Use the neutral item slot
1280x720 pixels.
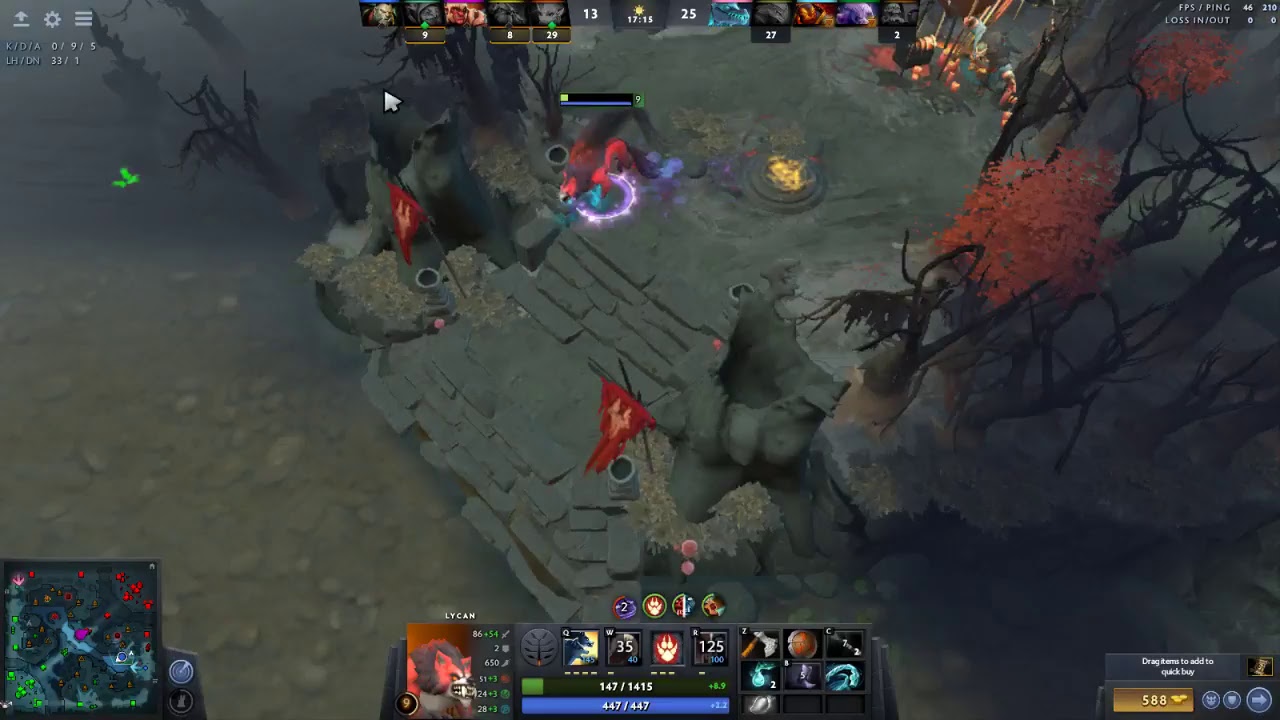click(x=761, y=704)
